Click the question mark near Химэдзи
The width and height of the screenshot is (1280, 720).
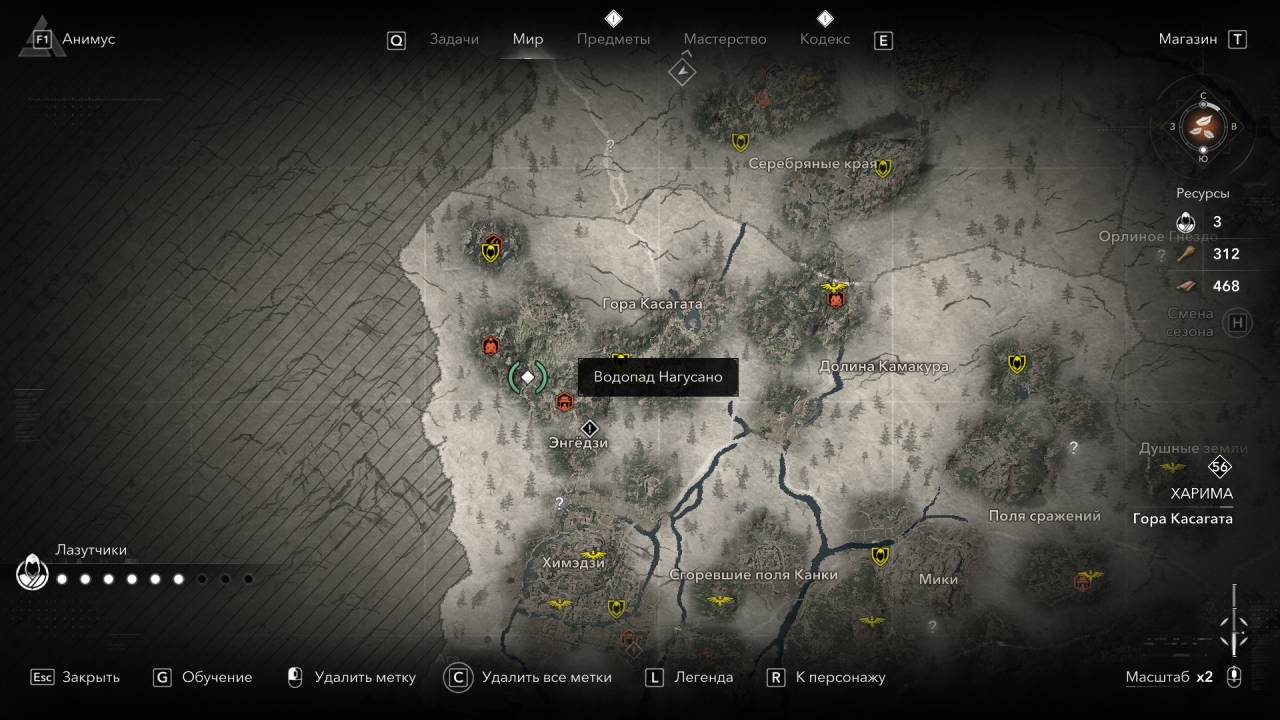[x=559, y=503]
